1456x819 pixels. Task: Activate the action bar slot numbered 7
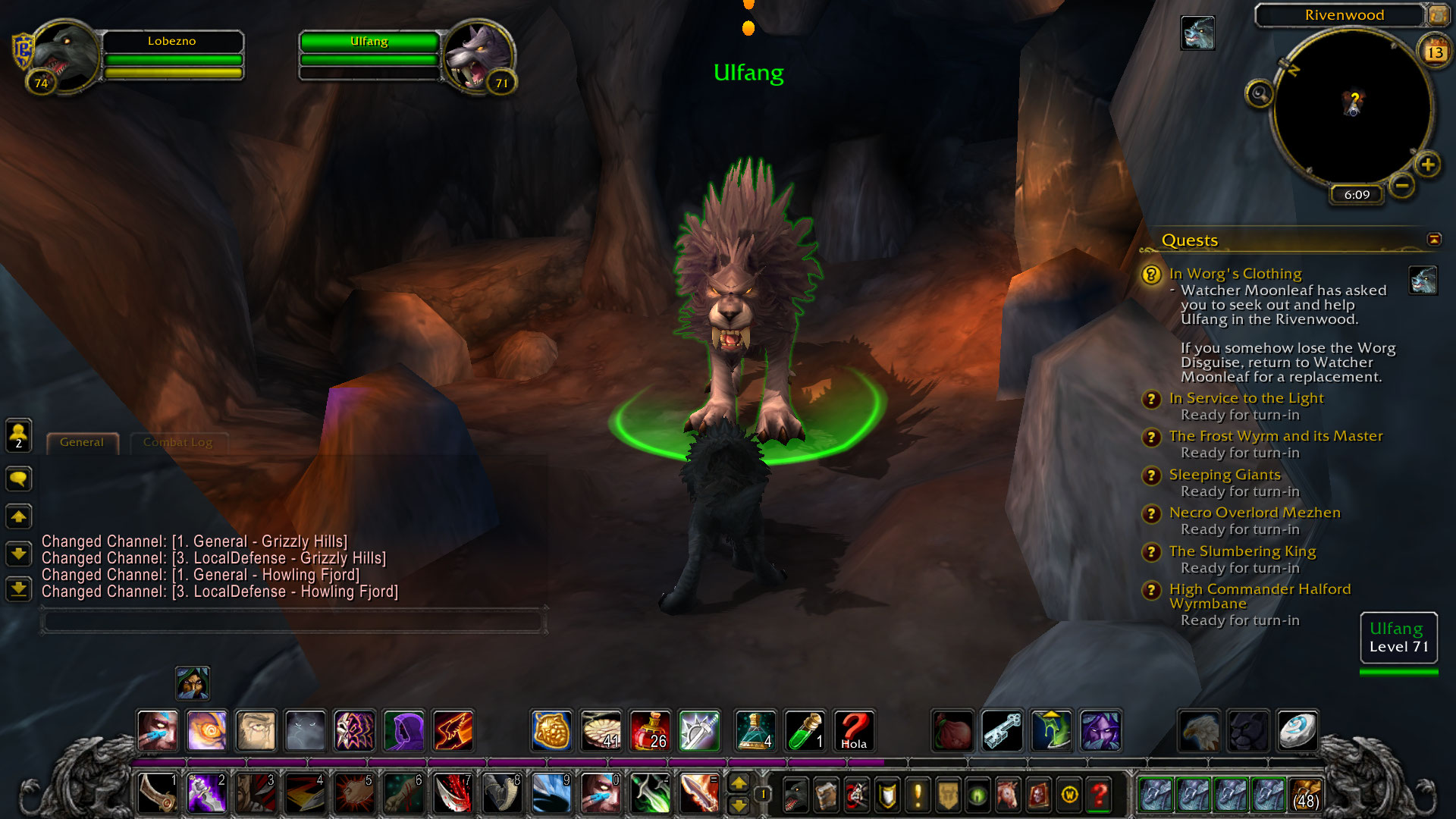pyautogui.click(x=453, y=793)
